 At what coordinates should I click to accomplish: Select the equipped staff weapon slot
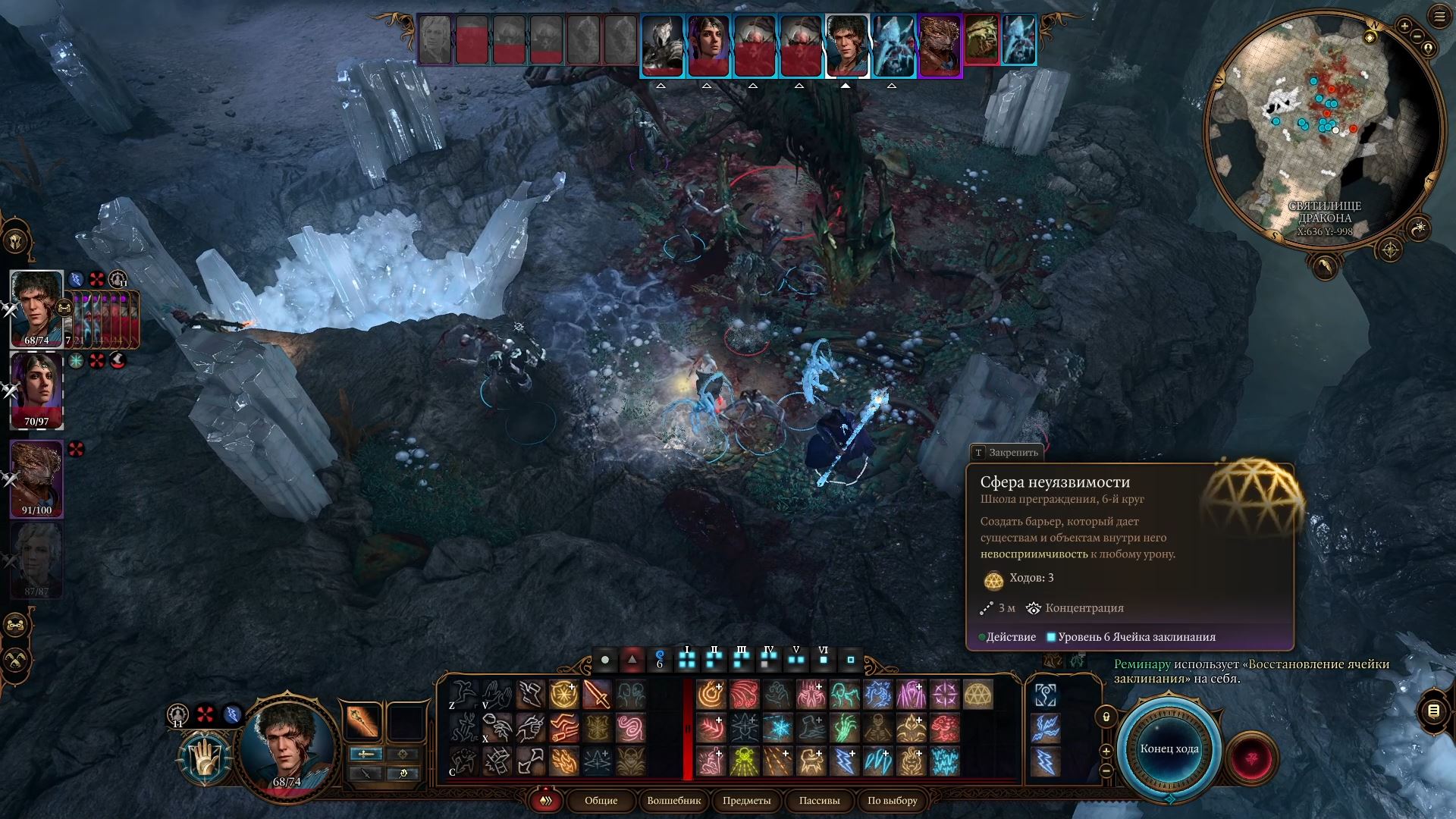pyautogui.click(x=362, y=721)
